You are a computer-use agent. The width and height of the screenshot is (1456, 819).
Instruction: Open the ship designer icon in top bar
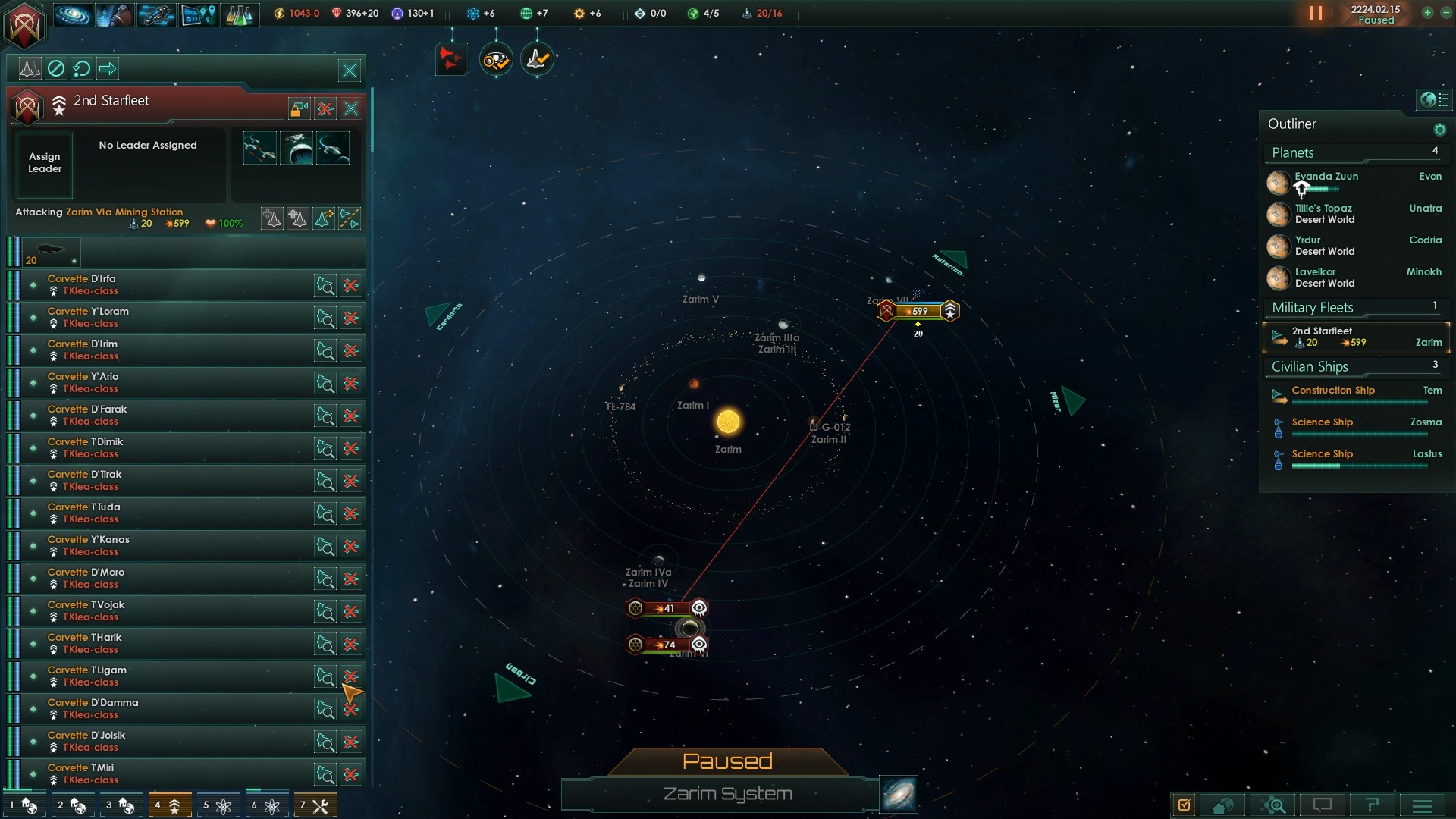(155, 14)
